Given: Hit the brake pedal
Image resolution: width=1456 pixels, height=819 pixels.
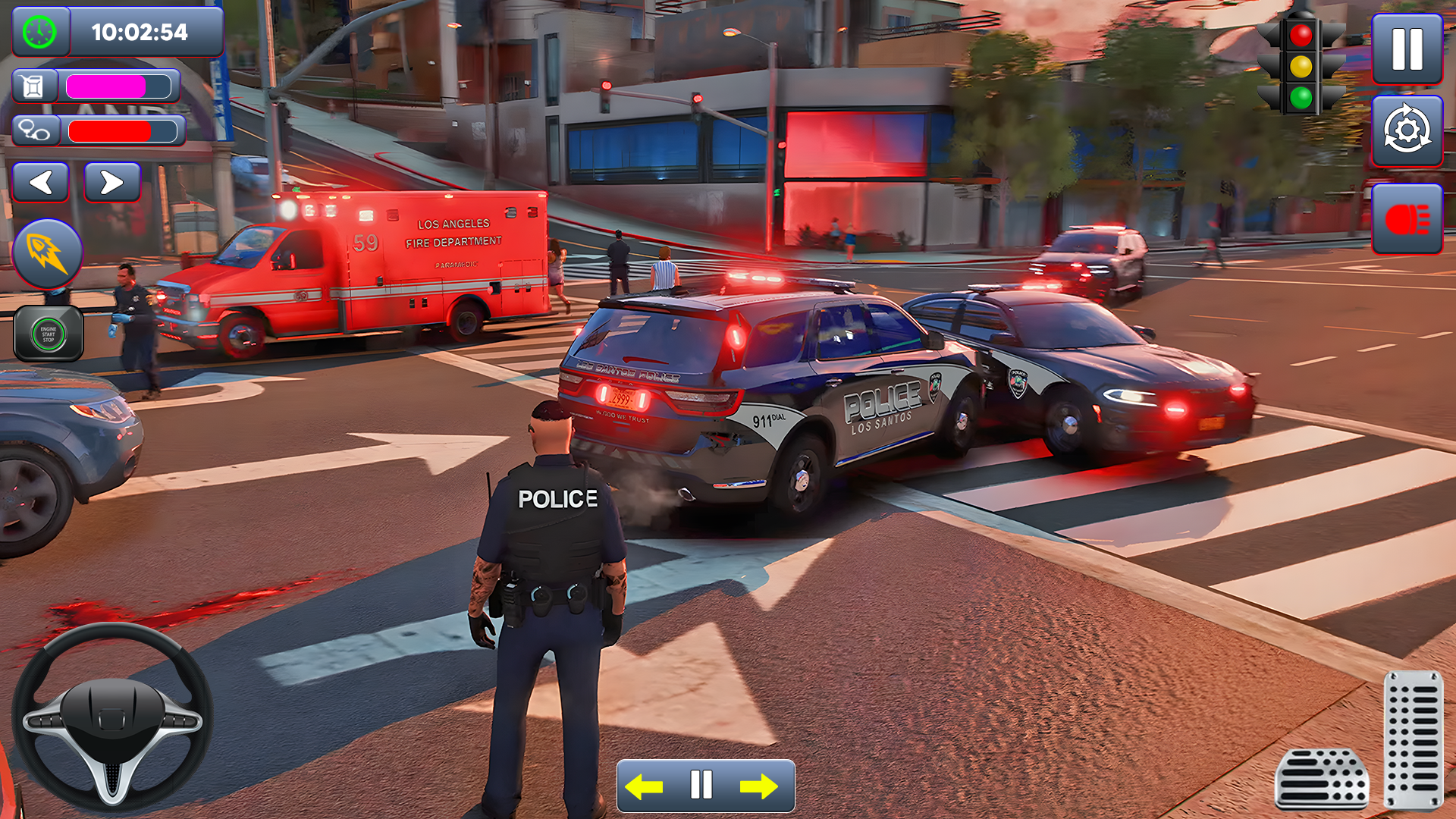Looking at the screenshot, I should (1321, 779).
